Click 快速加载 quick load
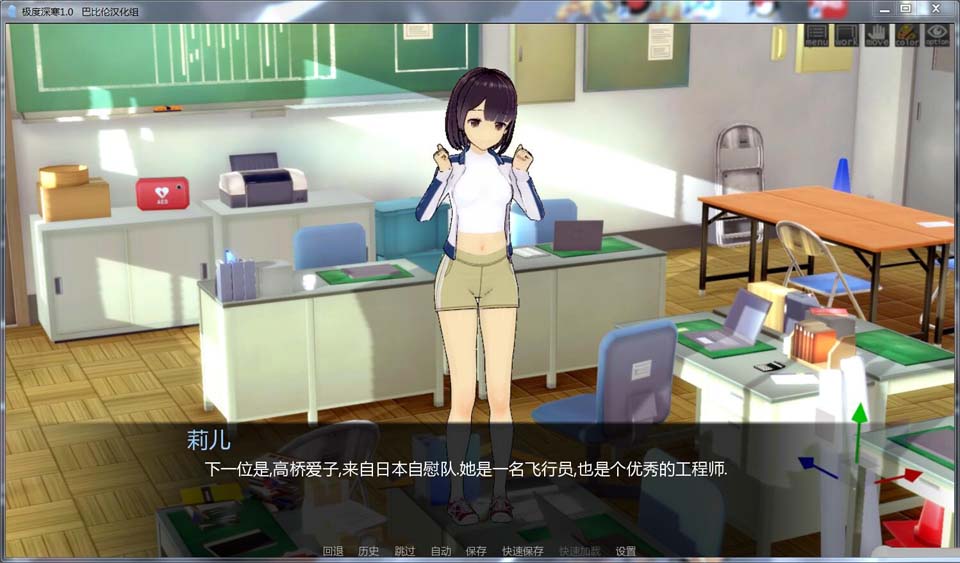Viewport: 960px width, 563px height. (x=580, y=551)
